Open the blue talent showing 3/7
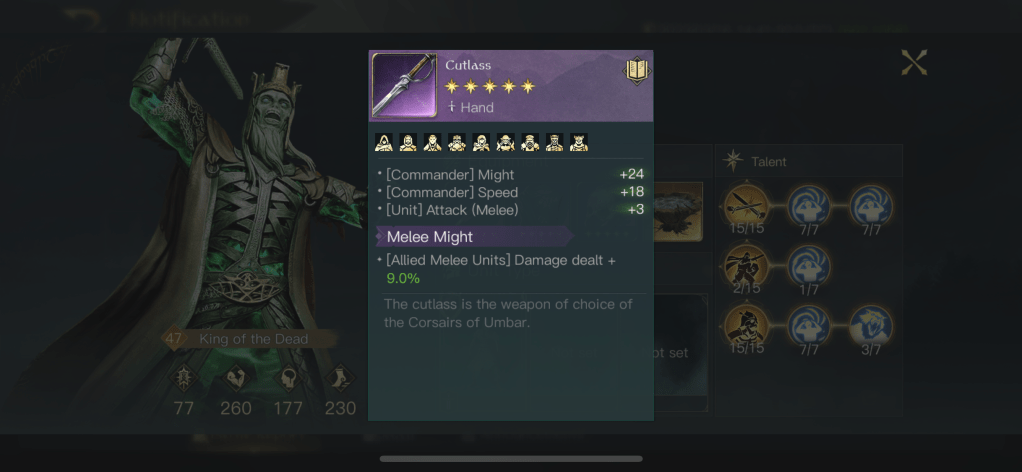Viewport: 1022px width, 472px height. (871, 326)
